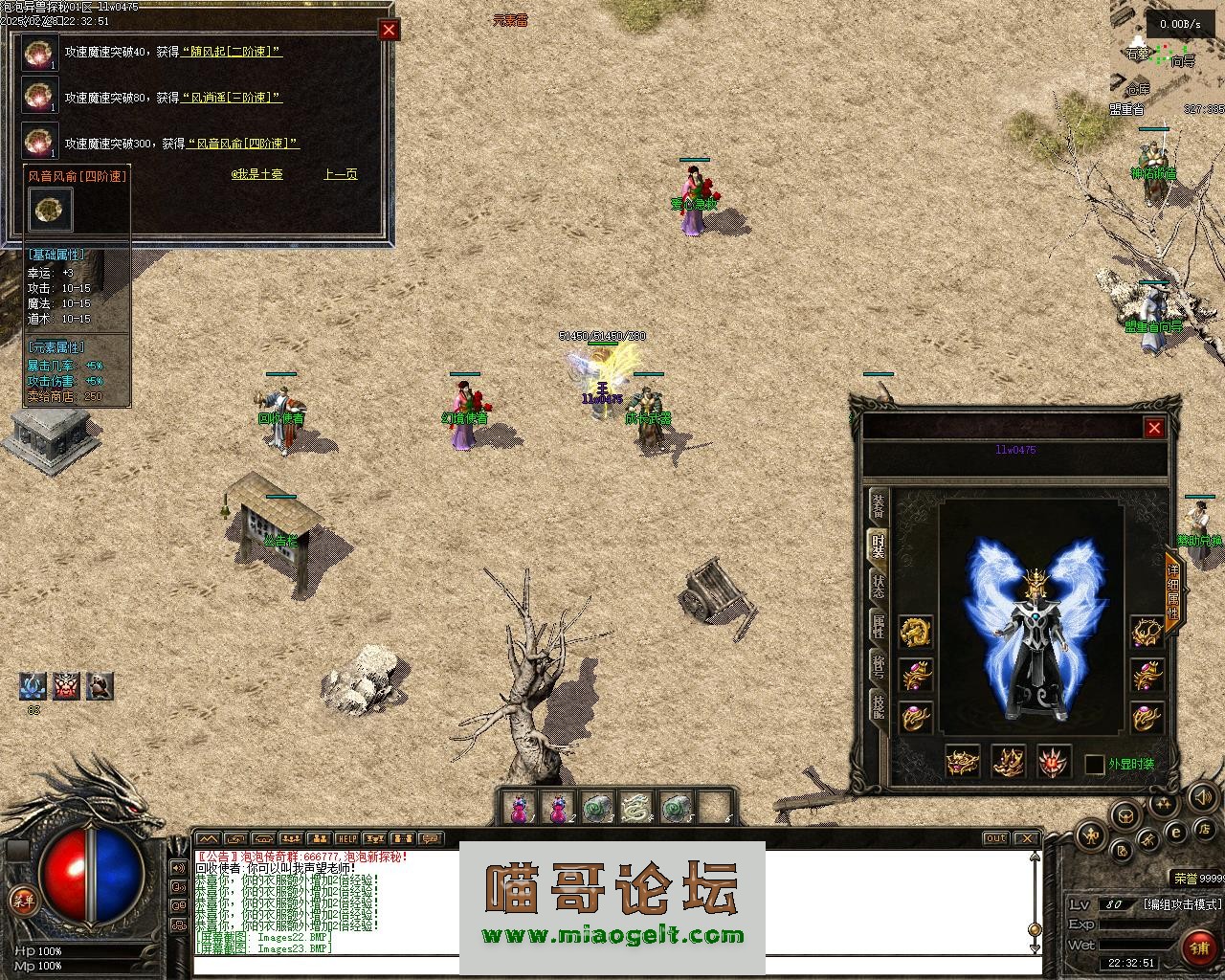Expand the 详细属性 detailed attributes flap
The image size is (1225, 980).
tap(1173, 591)
